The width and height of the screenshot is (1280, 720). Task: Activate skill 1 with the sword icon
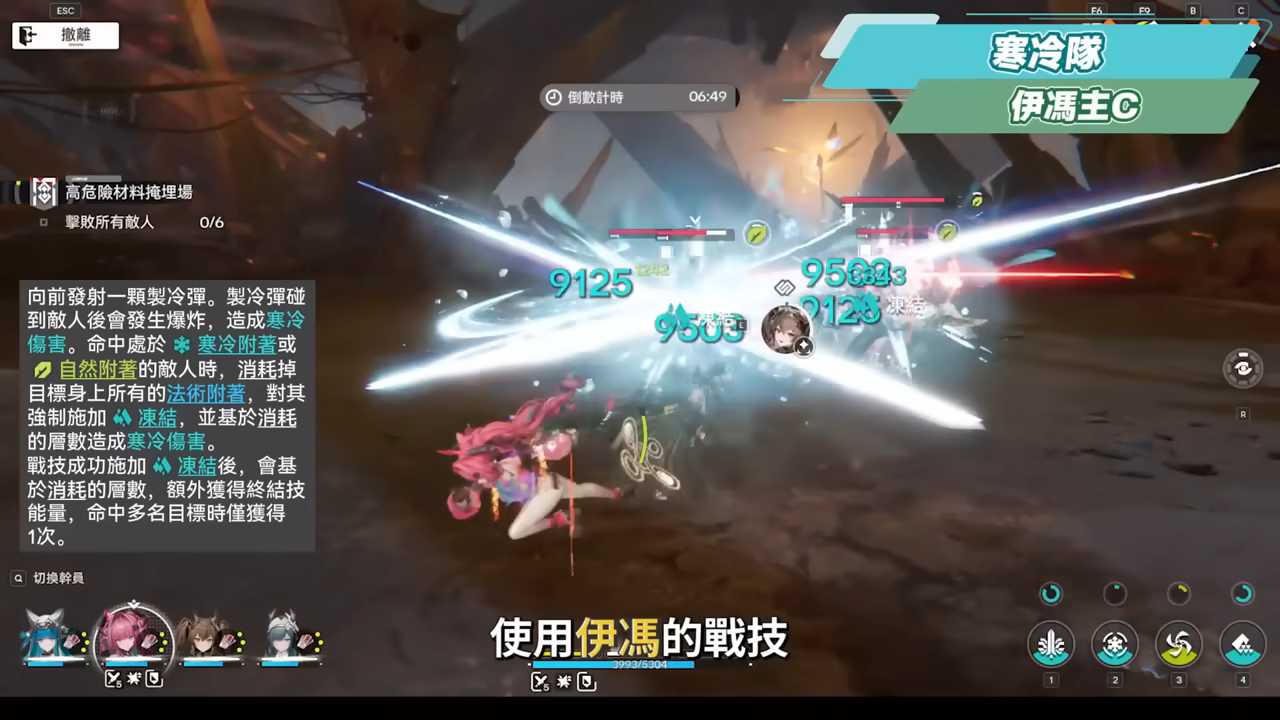point(1050,645)
